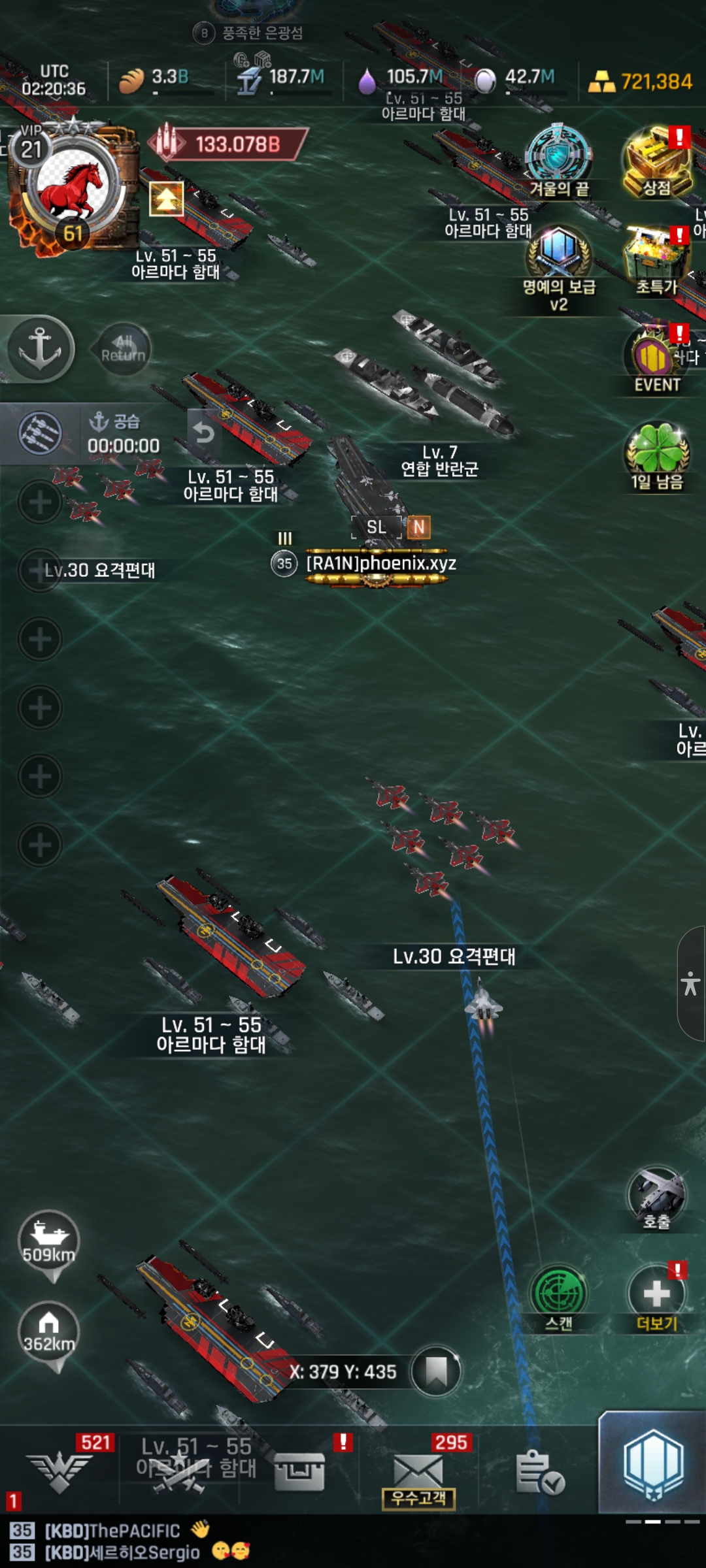This screenshot has height=1568, width=706.
Task: Bookmark the current coordinates
Action: [436, 1371]
